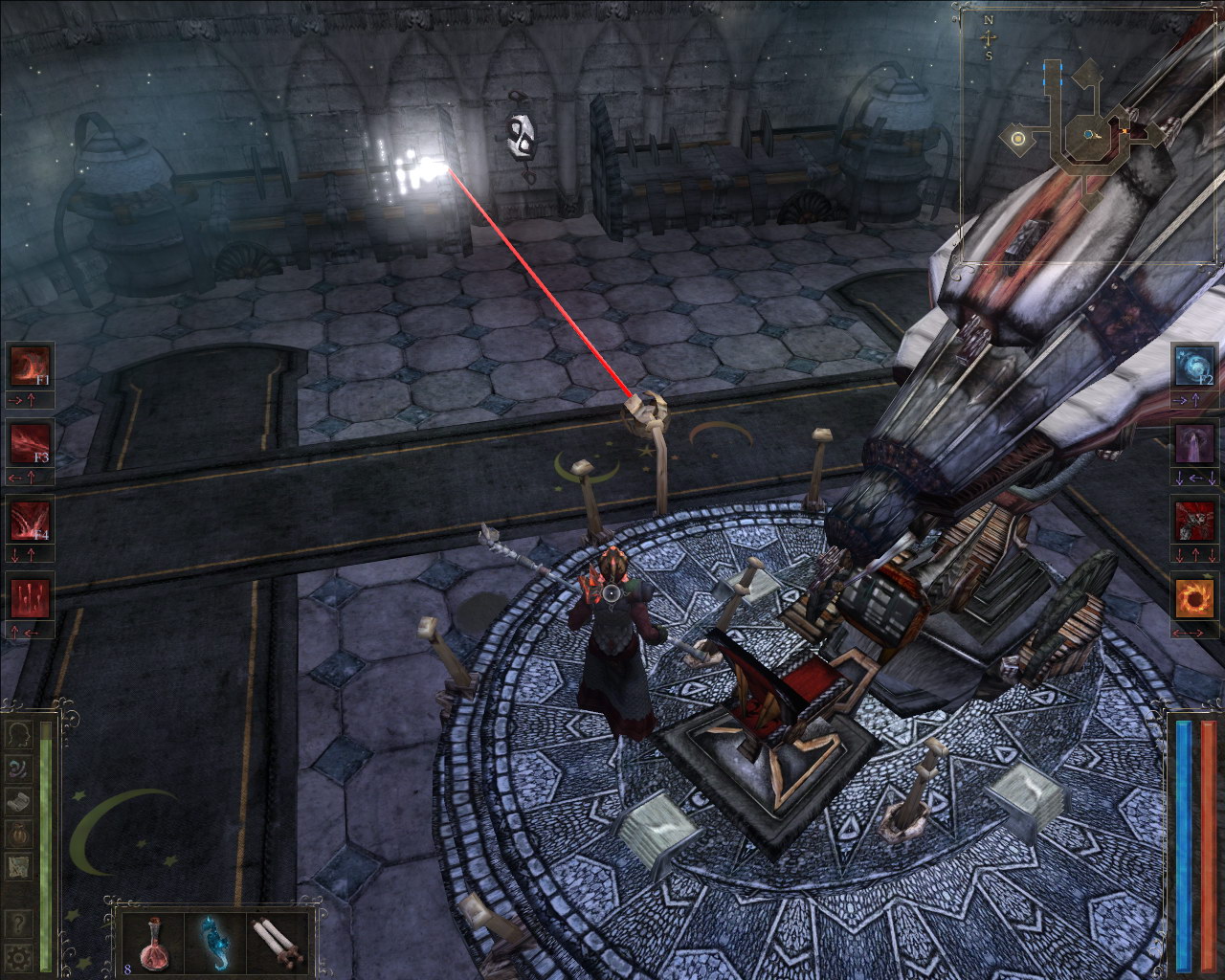Activate the F1 red swirl spell
This screenshot has height=980, width=1225.
point(30,366)
